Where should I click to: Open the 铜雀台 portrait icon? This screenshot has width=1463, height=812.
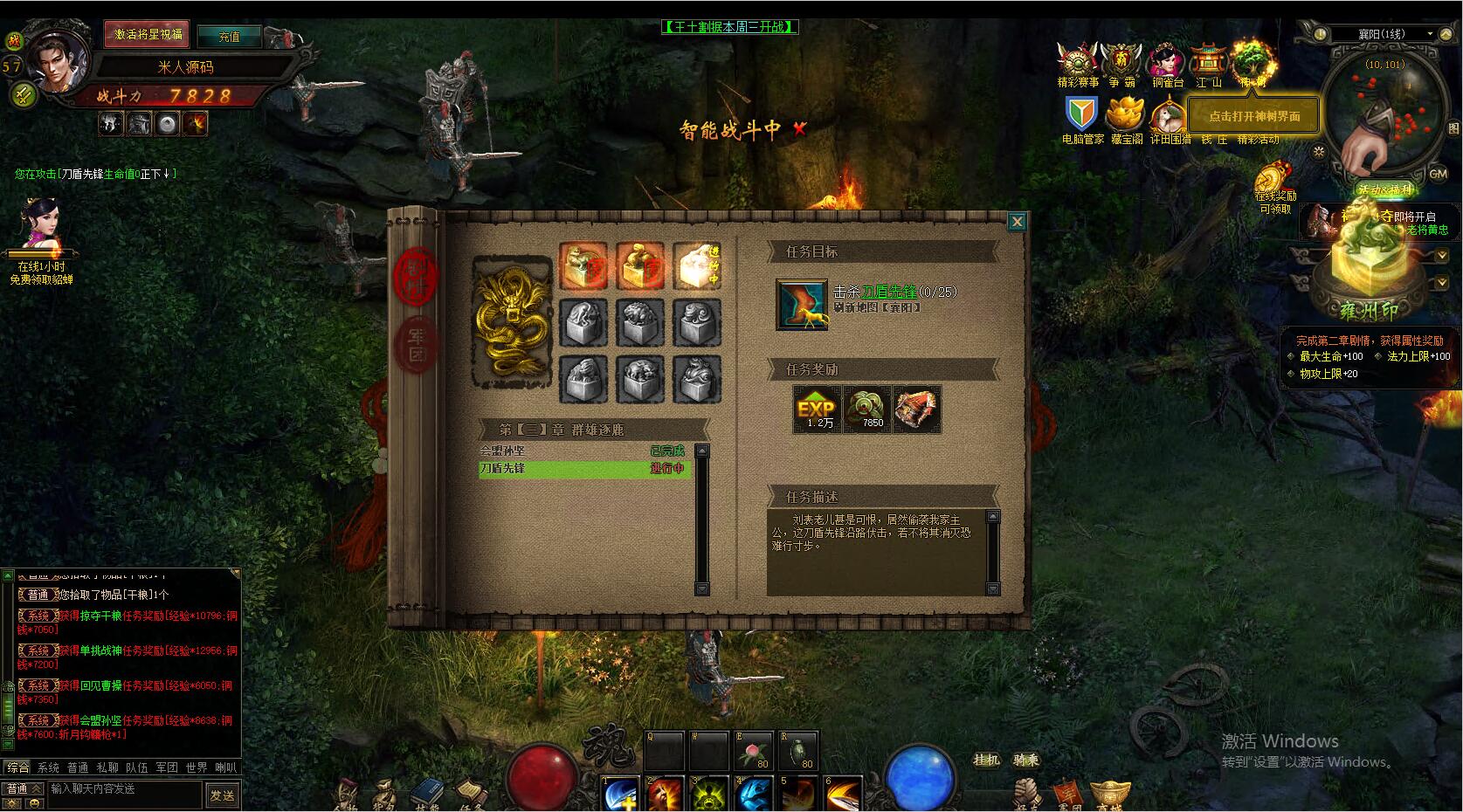pyautogui.click(x=1166, y=63)
